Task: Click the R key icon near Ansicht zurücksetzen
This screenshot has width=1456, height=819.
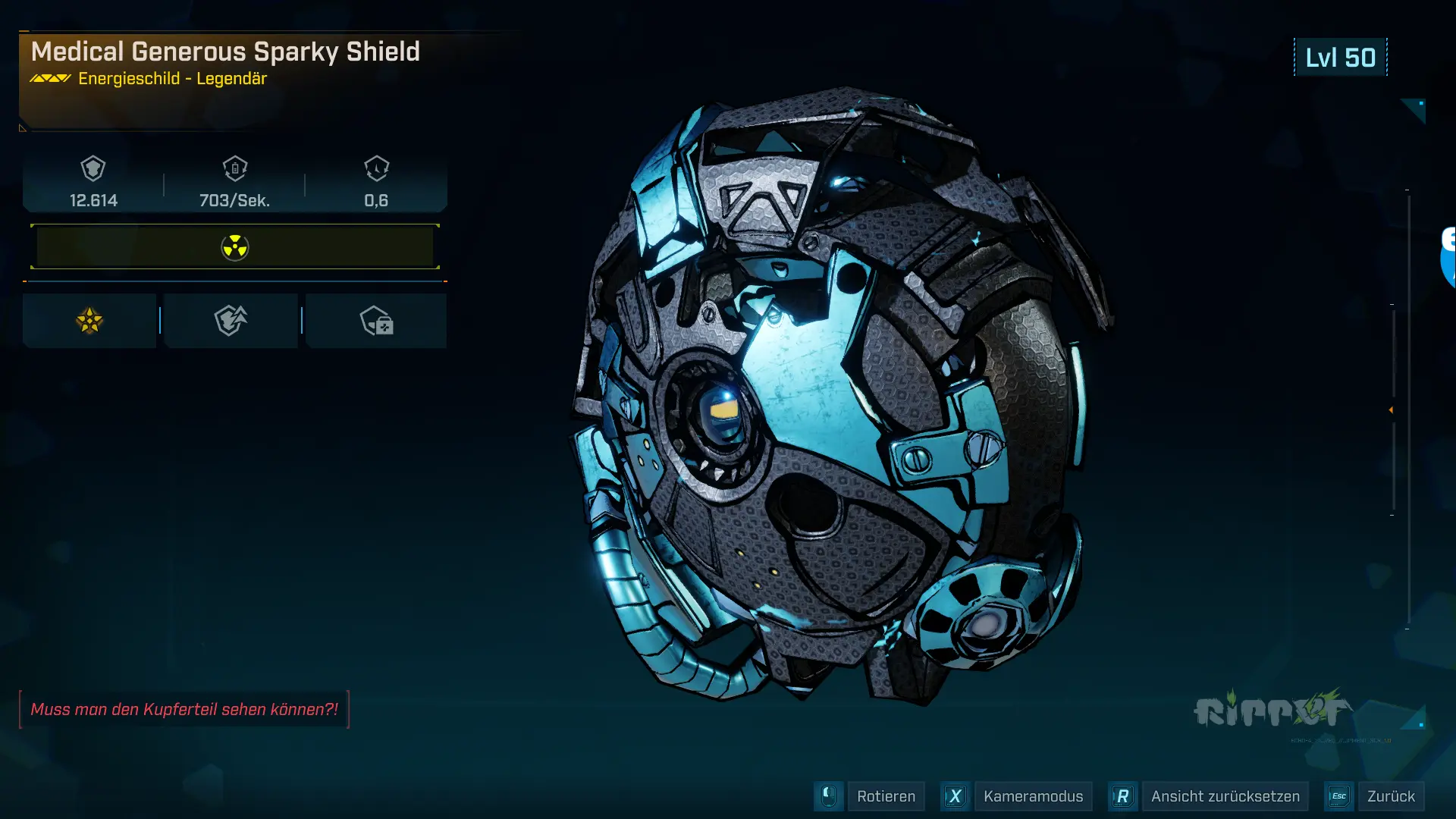Action: pyautogui.click(x=1122, y=796)
